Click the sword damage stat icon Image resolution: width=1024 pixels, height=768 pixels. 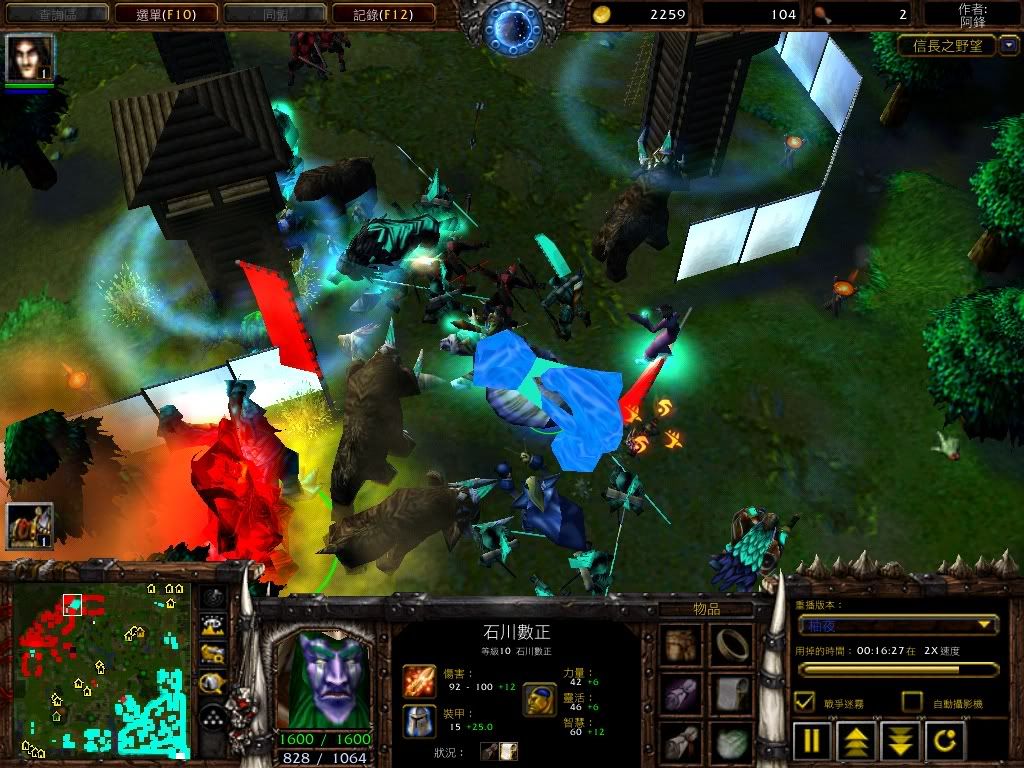coord(419,681)
